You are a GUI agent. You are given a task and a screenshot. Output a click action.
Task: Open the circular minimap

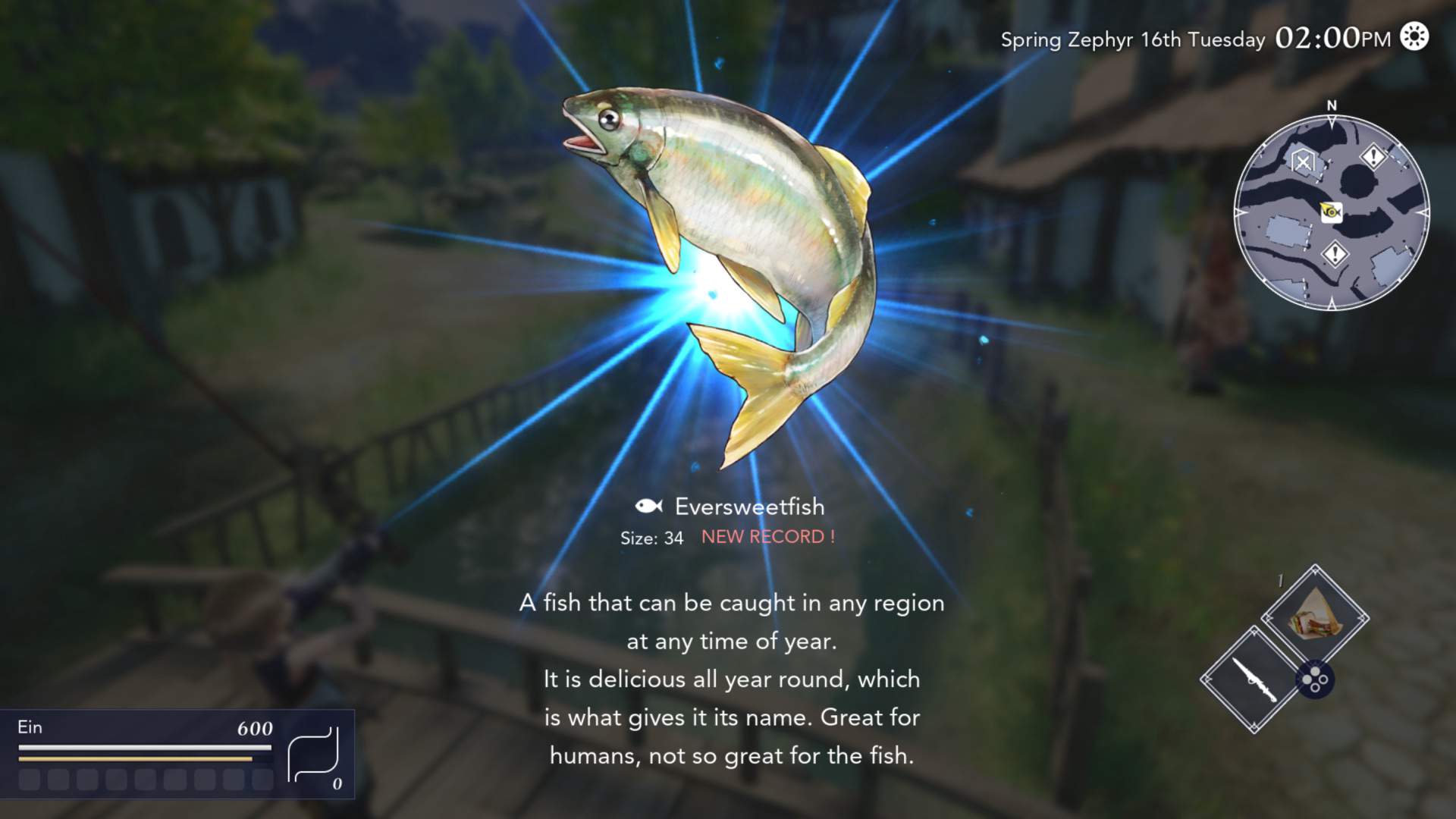[1332, 213]
